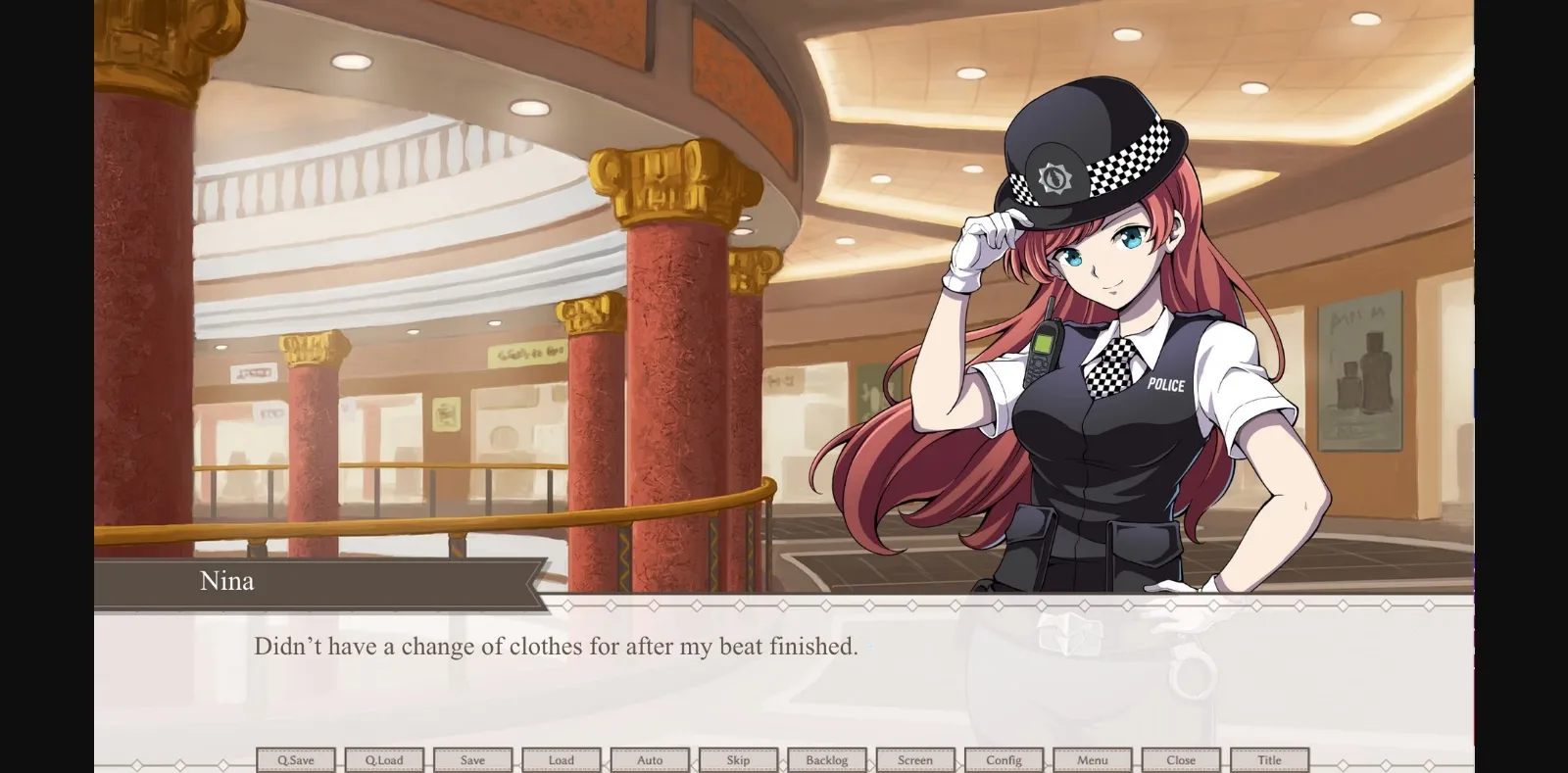This screenshot has height=773, width=1568.
Task: Hide the UI with the Screen button
Action: (915, 759)
